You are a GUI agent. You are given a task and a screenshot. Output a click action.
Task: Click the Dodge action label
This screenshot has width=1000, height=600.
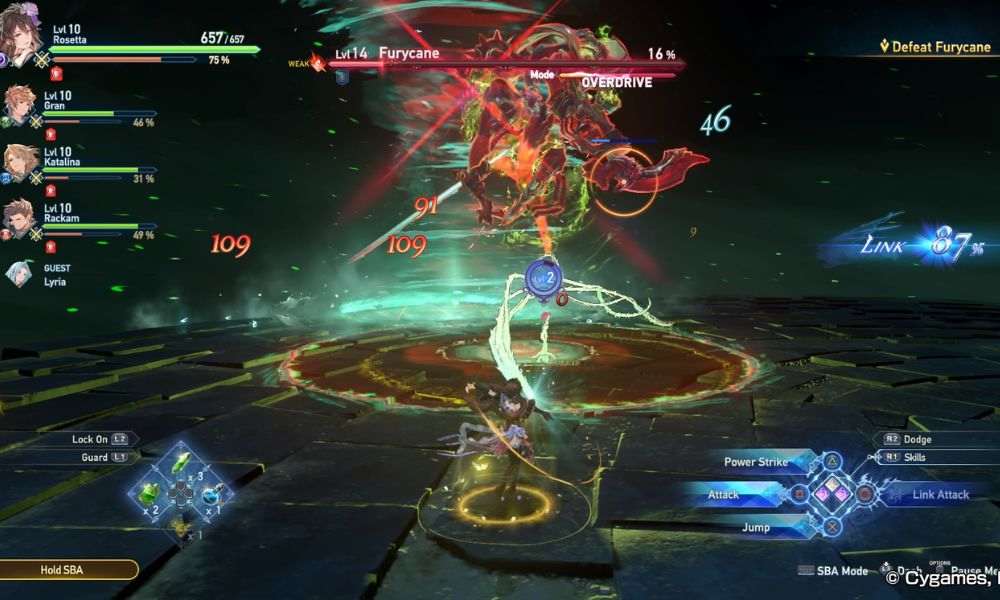(914, 439)
